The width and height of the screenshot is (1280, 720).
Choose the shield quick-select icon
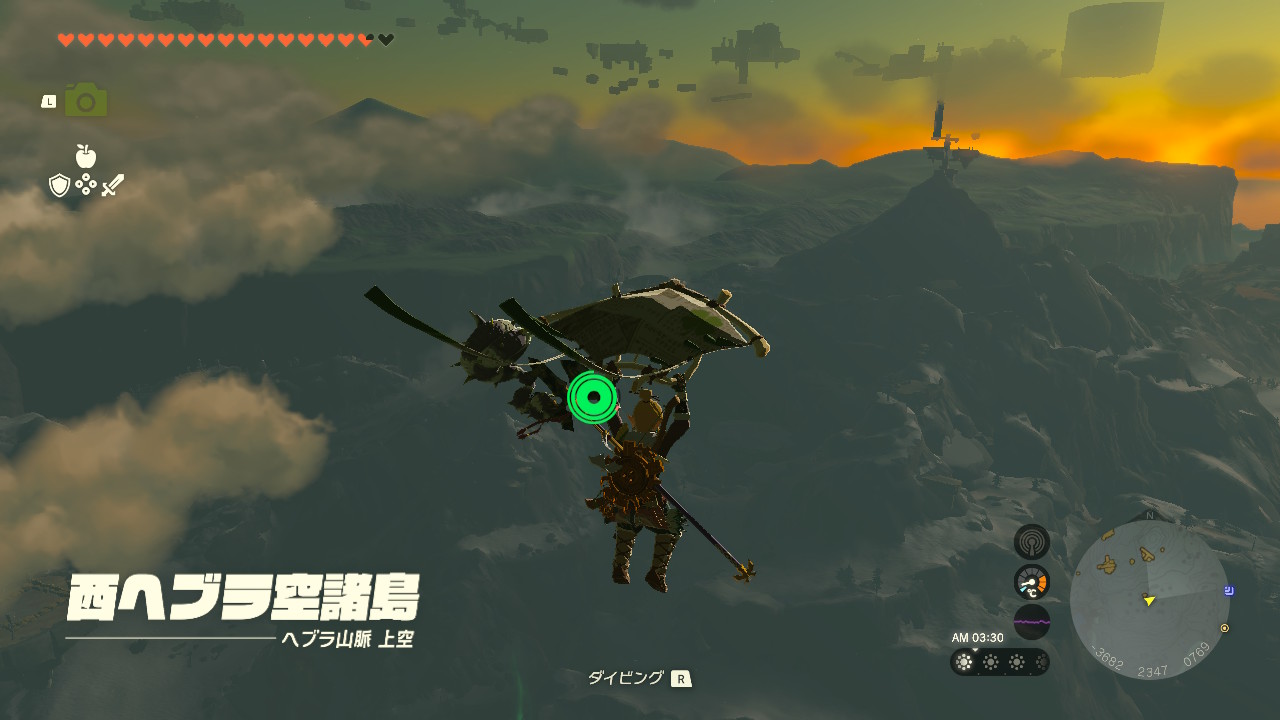pos(60,185)
